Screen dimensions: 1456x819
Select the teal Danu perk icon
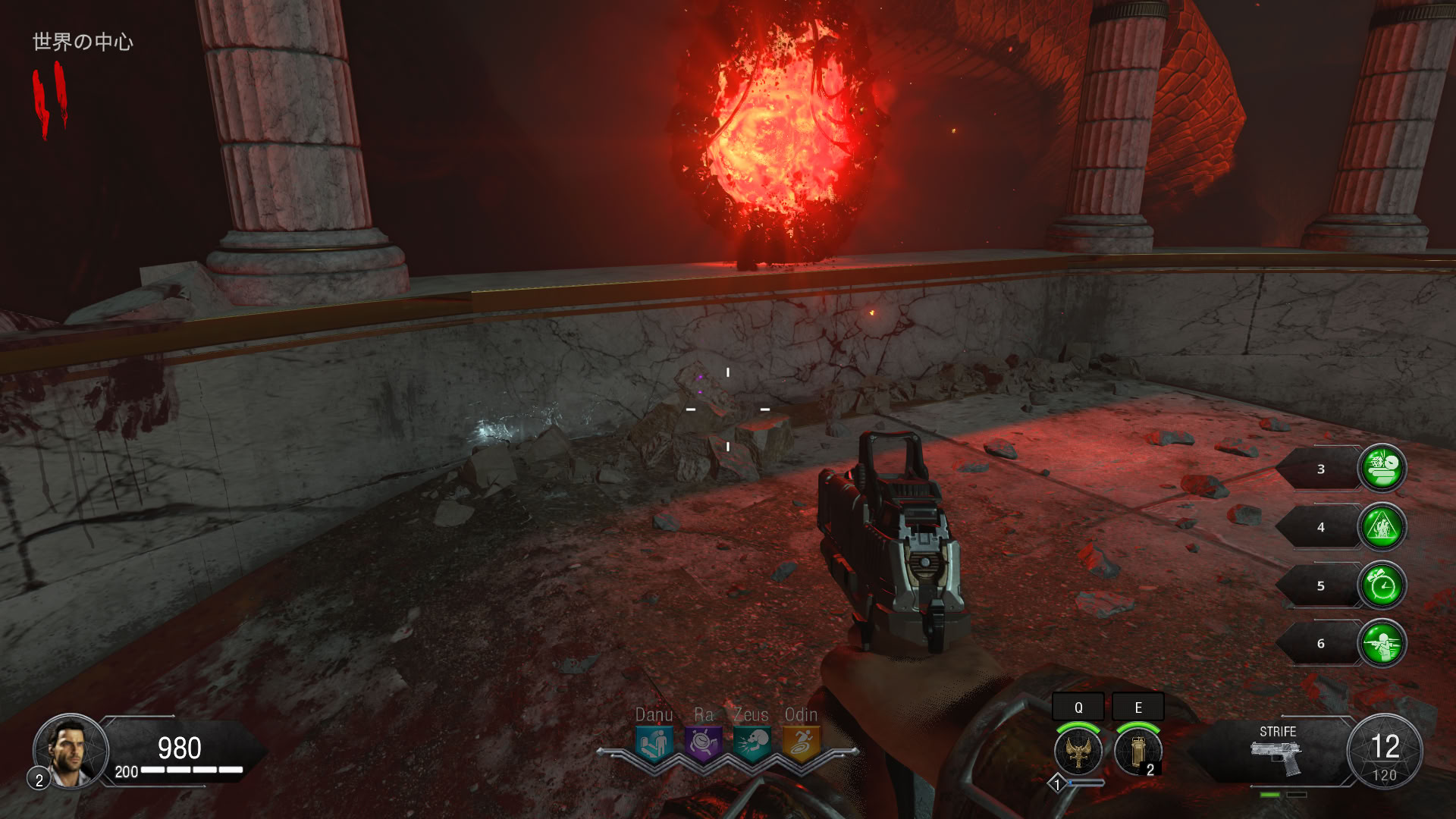coord(653,742)
